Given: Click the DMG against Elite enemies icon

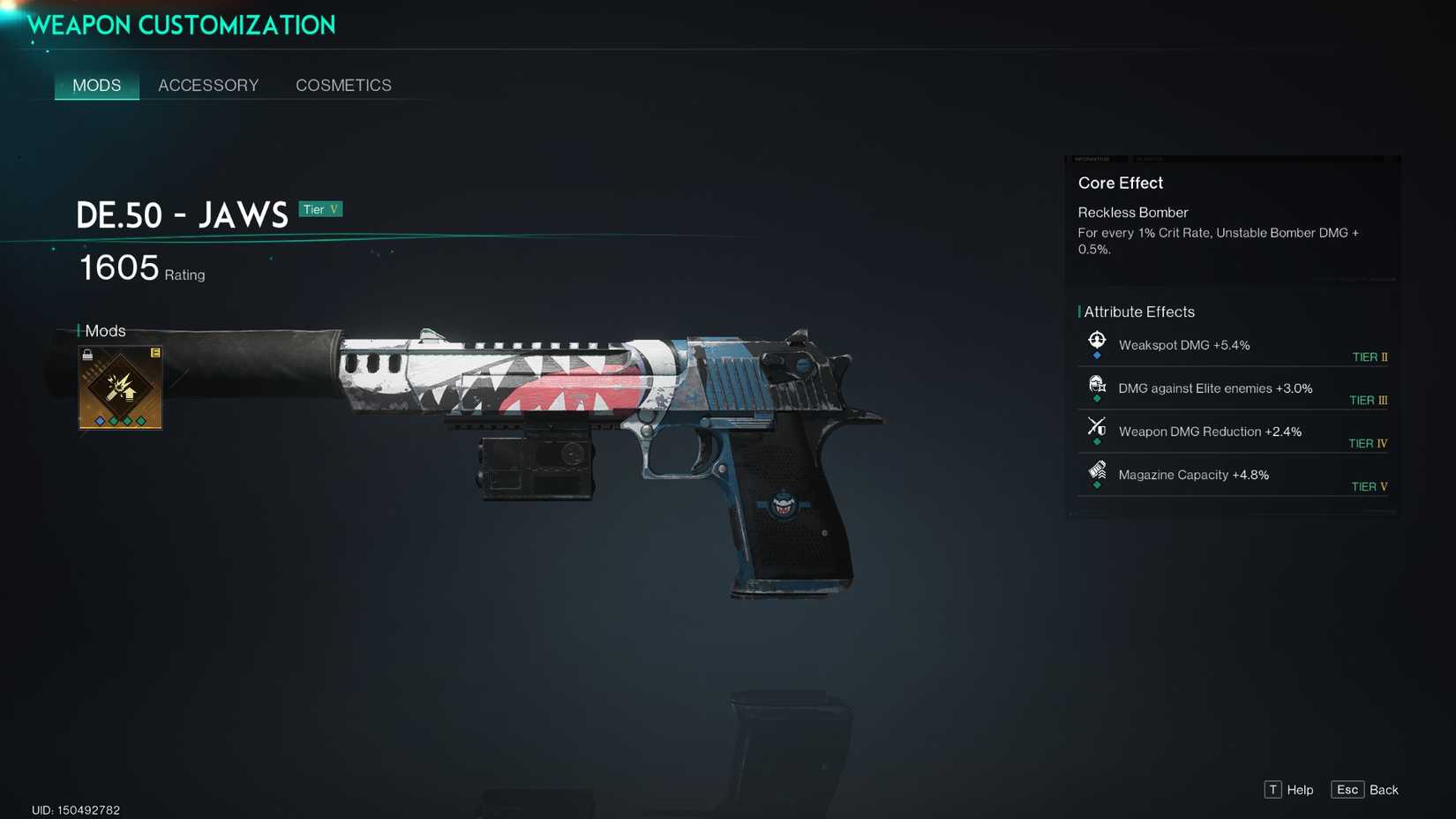Looking at the screenshot, I should [x=1098, y=382].
